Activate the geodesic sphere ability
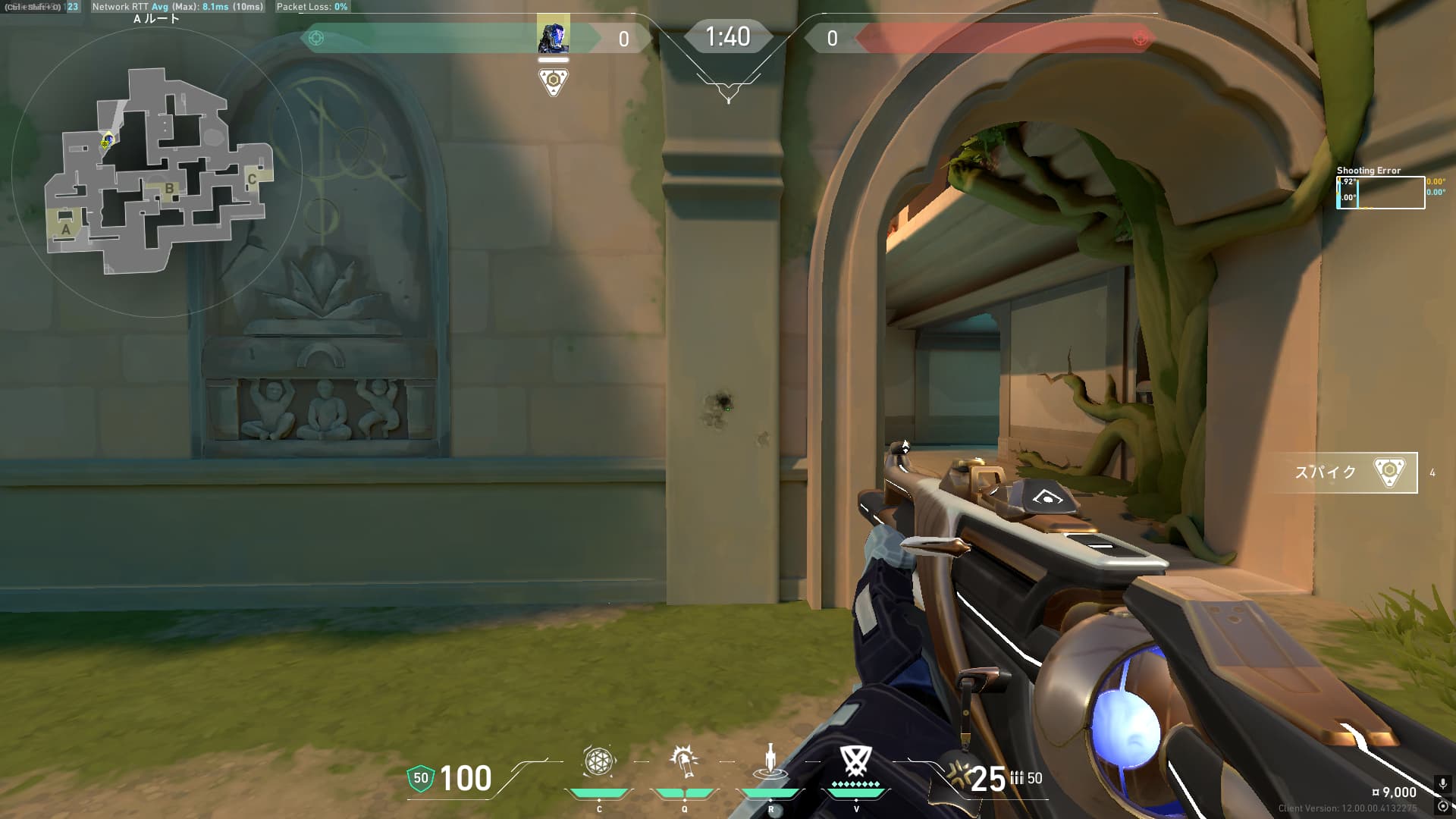1456x819 pixels. click(x=598, y=761)
